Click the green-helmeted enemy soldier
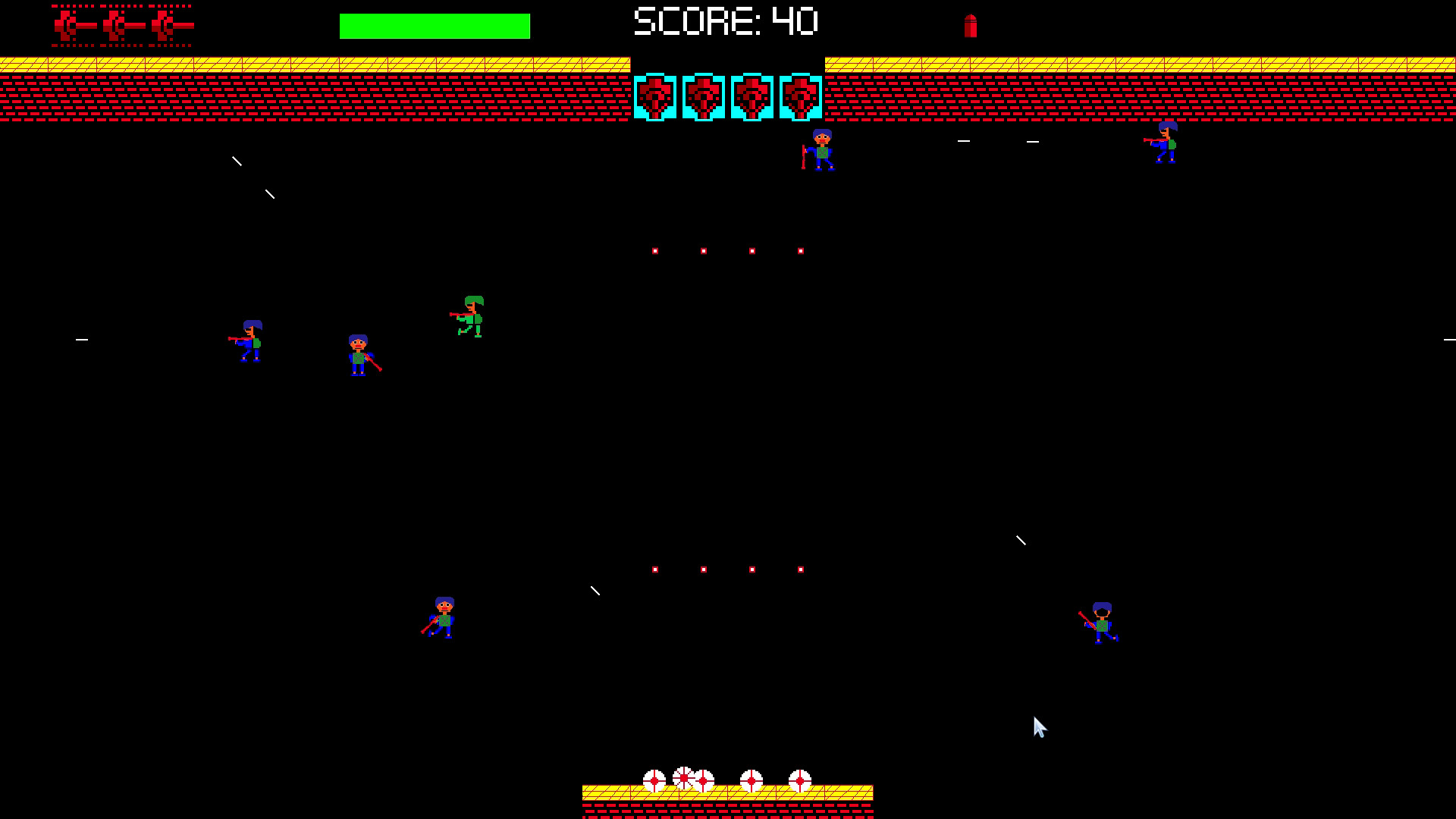The height and width of the screenshot is (819, 1456). pyautogui.click(x=472, y=317)
